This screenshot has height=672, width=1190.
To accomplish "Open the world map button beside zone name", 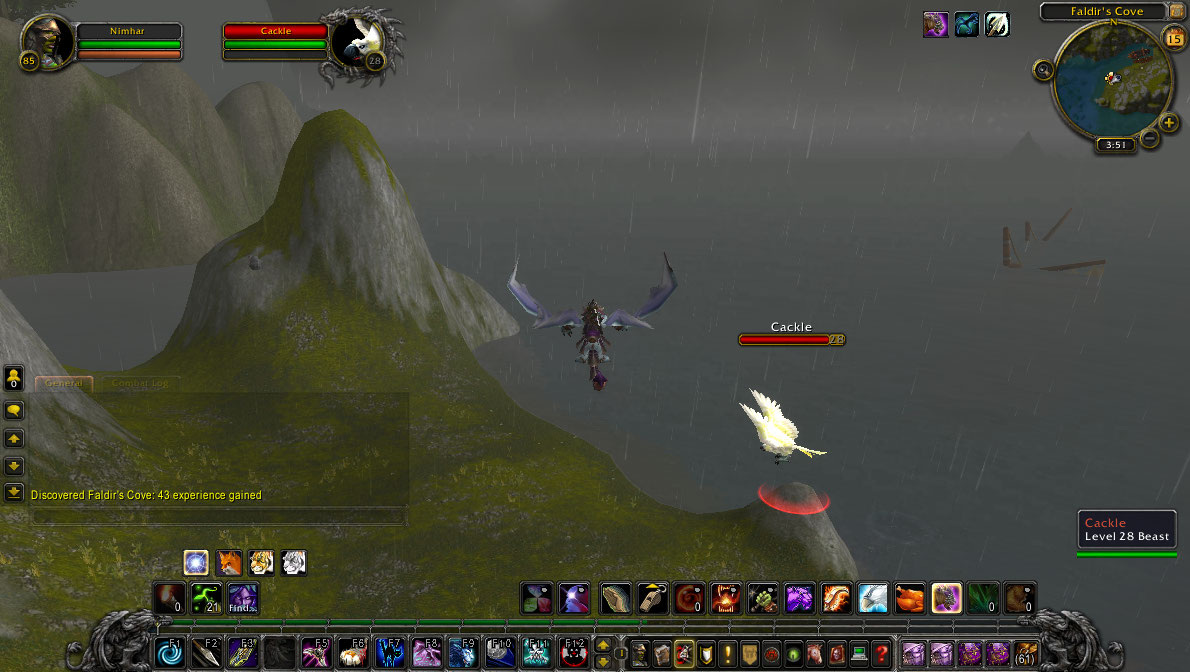I will (x=1176, y=11).
